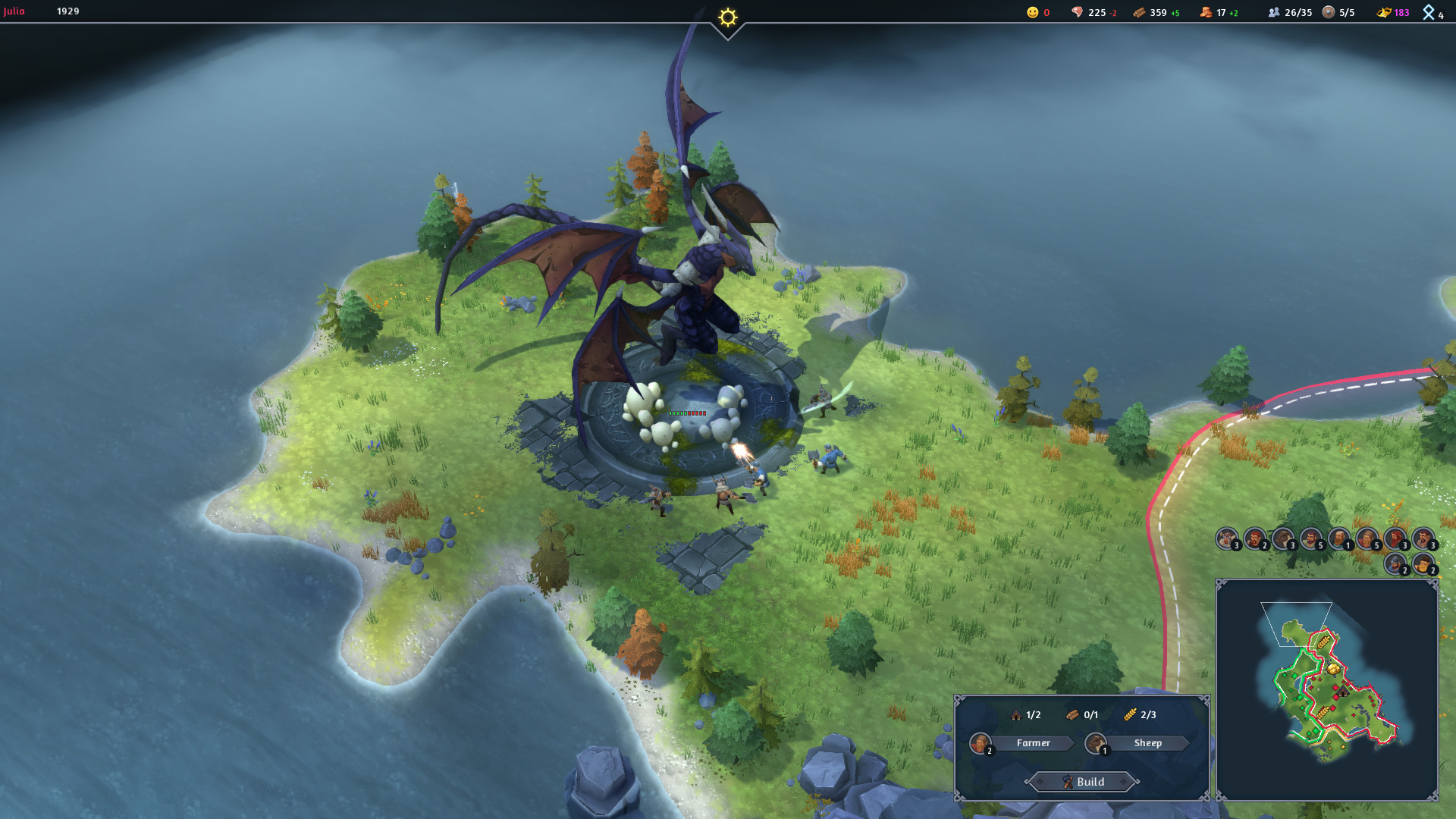Select the yellow-bearded unit group portrait
1456x819 pixels.
click(x=1423, y=563)
